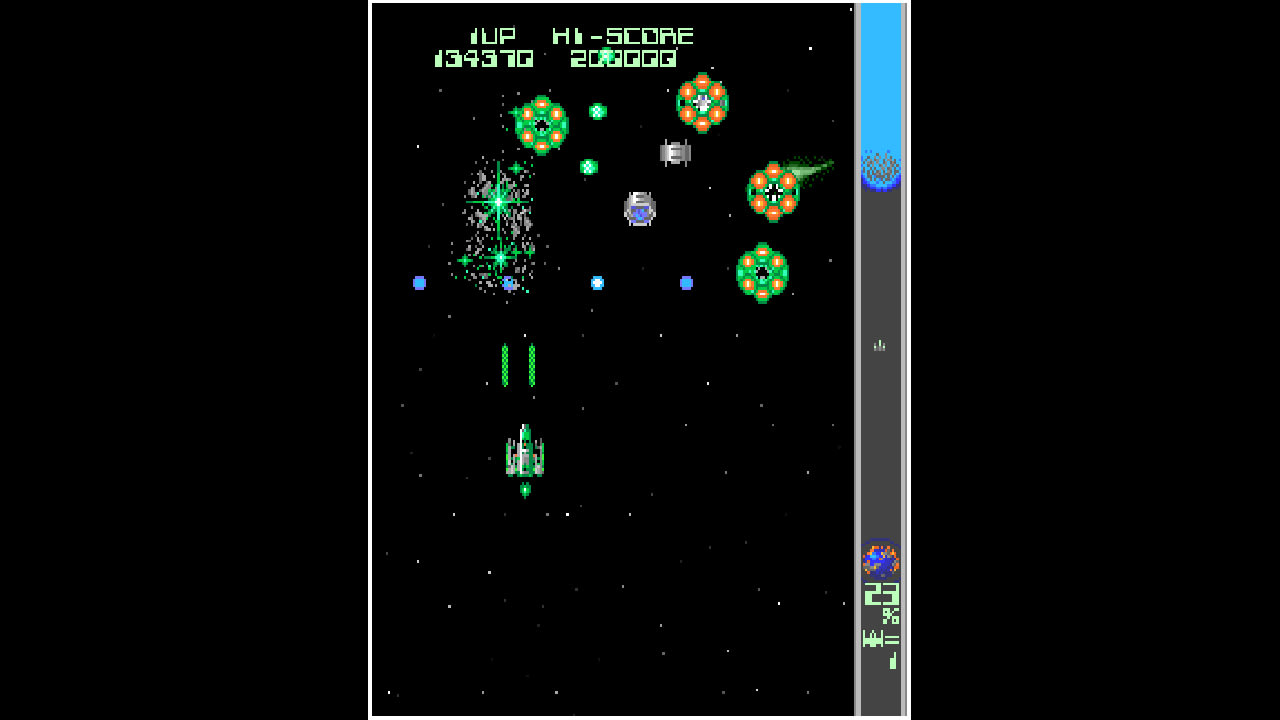
Task: Grab the green diamond power-up below HI-SCORE
Action: point(596,110)
